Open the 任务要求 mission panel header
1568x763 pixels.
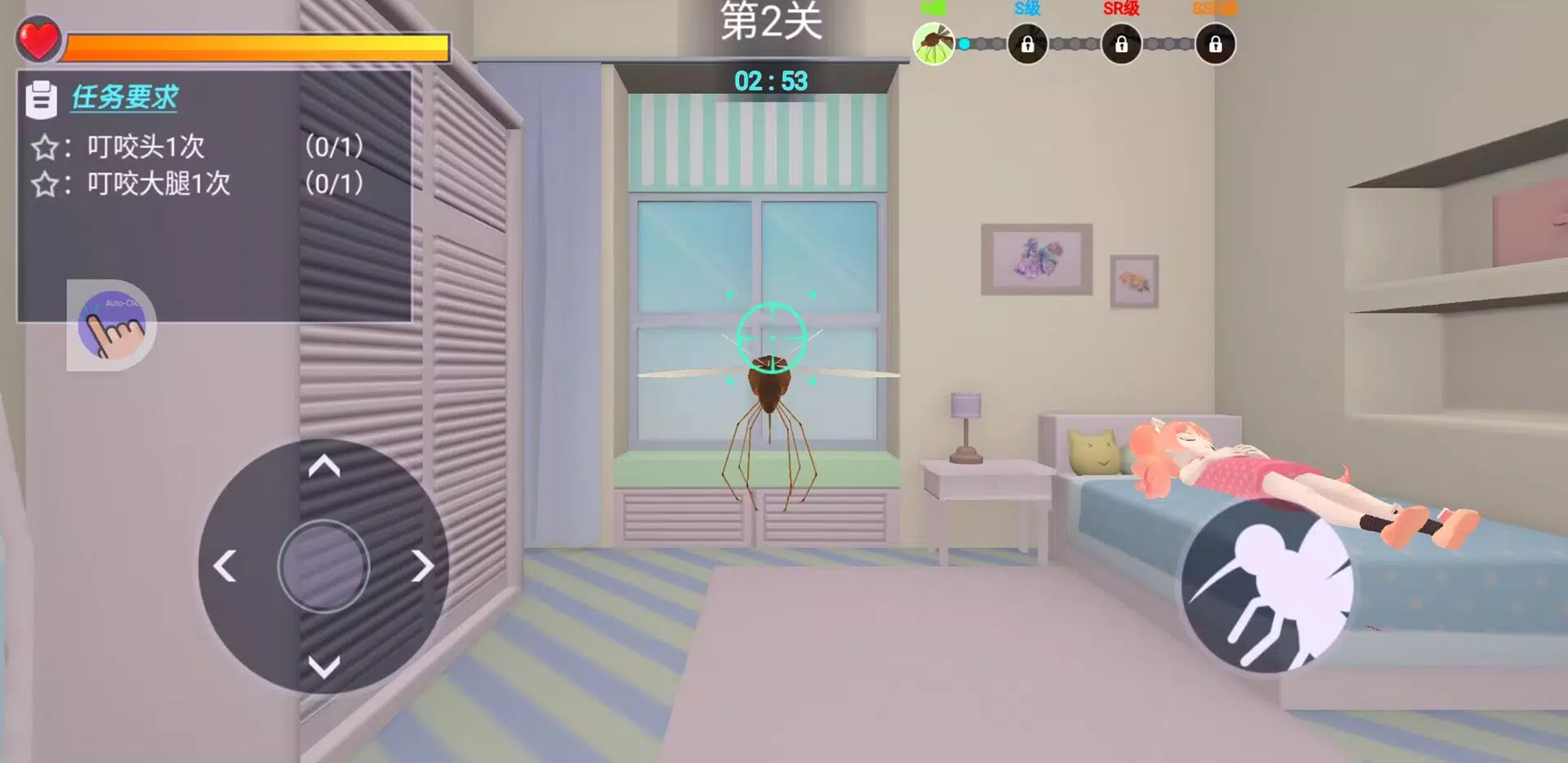click(x=122, y=98)
